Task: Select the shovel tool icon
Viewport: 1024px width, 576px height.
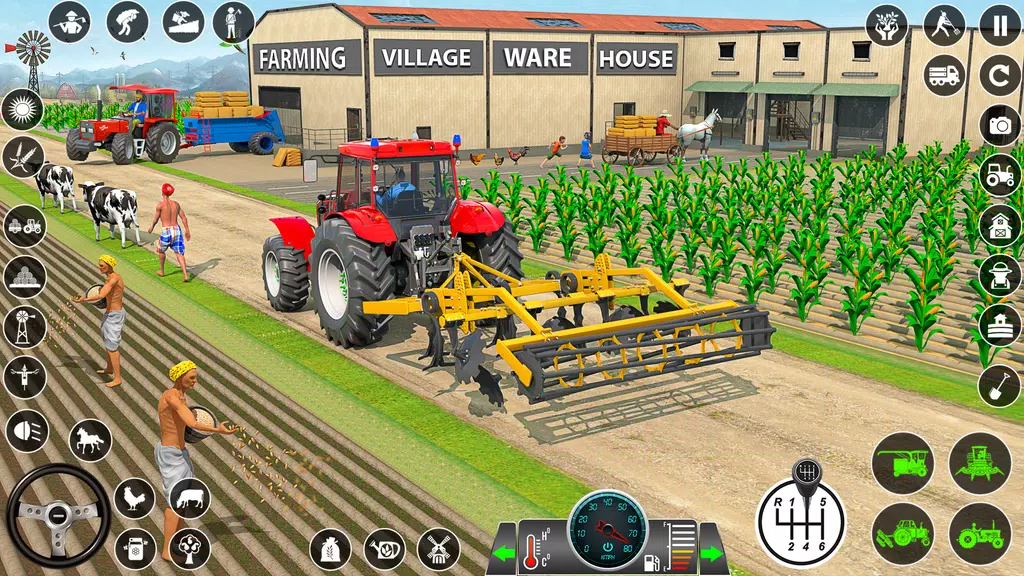Action: [x=999, y=385]
